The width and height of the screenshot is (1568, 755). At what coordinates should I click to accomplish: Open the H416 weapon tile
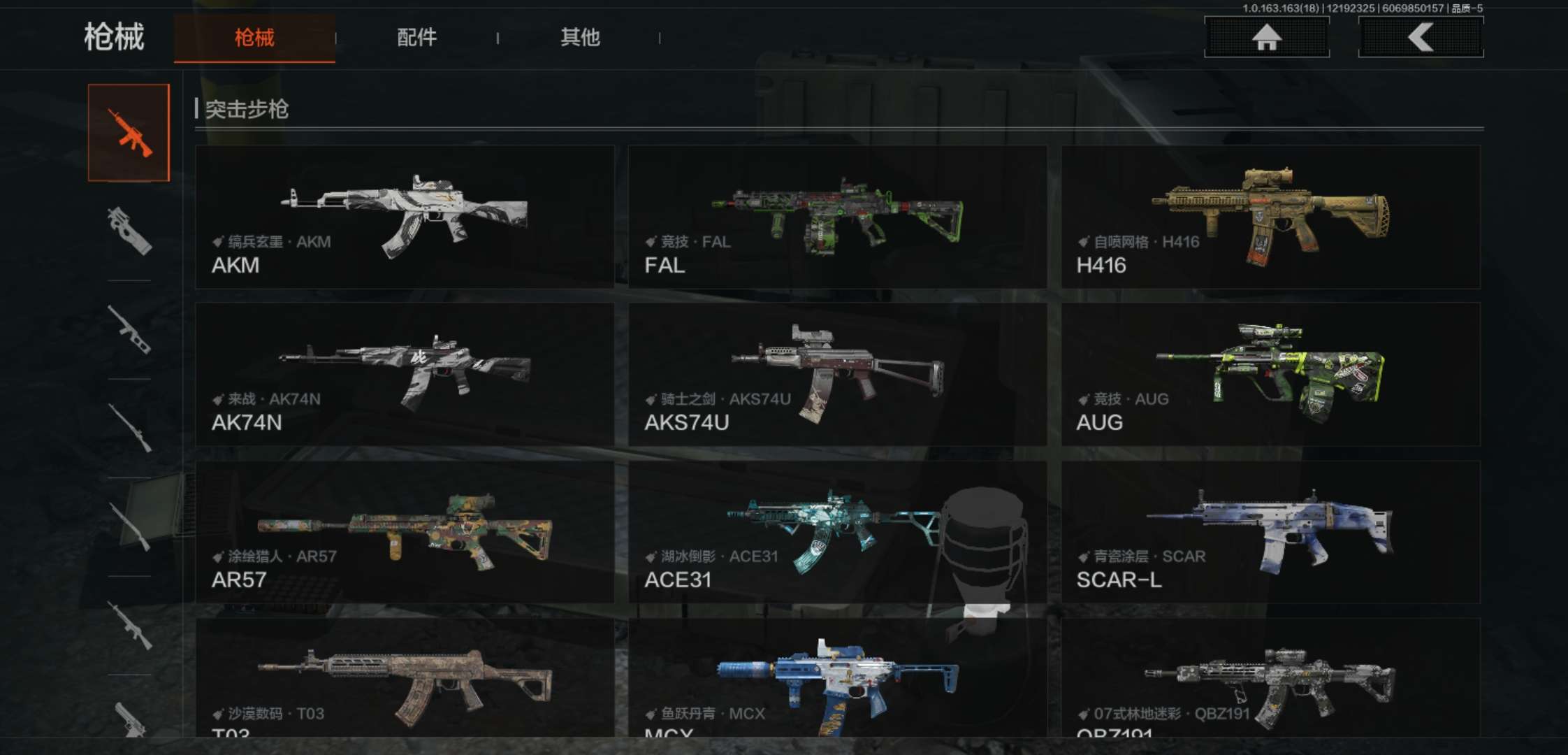pos(1270,217)
